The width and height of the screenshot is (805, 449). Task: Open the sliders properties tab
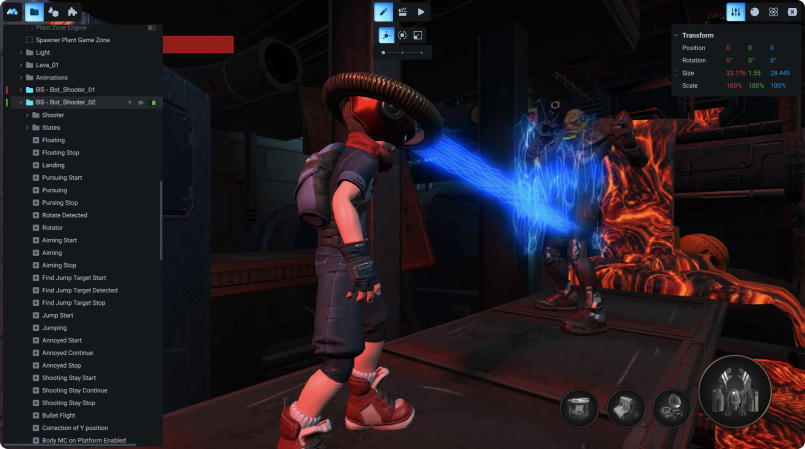click(735, 12)
